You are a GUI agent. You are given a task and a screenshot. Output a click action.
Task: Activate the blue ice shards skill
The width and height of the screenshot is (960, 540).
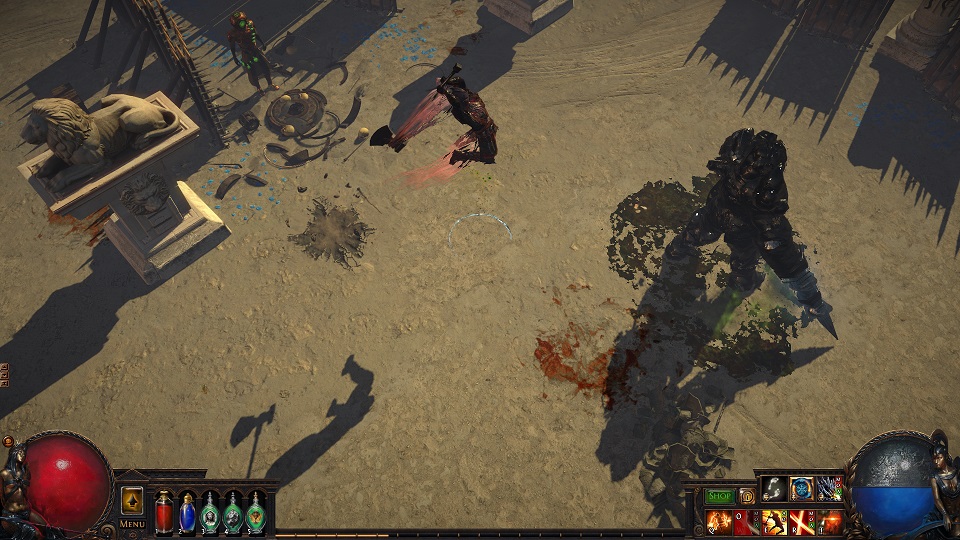830,488
